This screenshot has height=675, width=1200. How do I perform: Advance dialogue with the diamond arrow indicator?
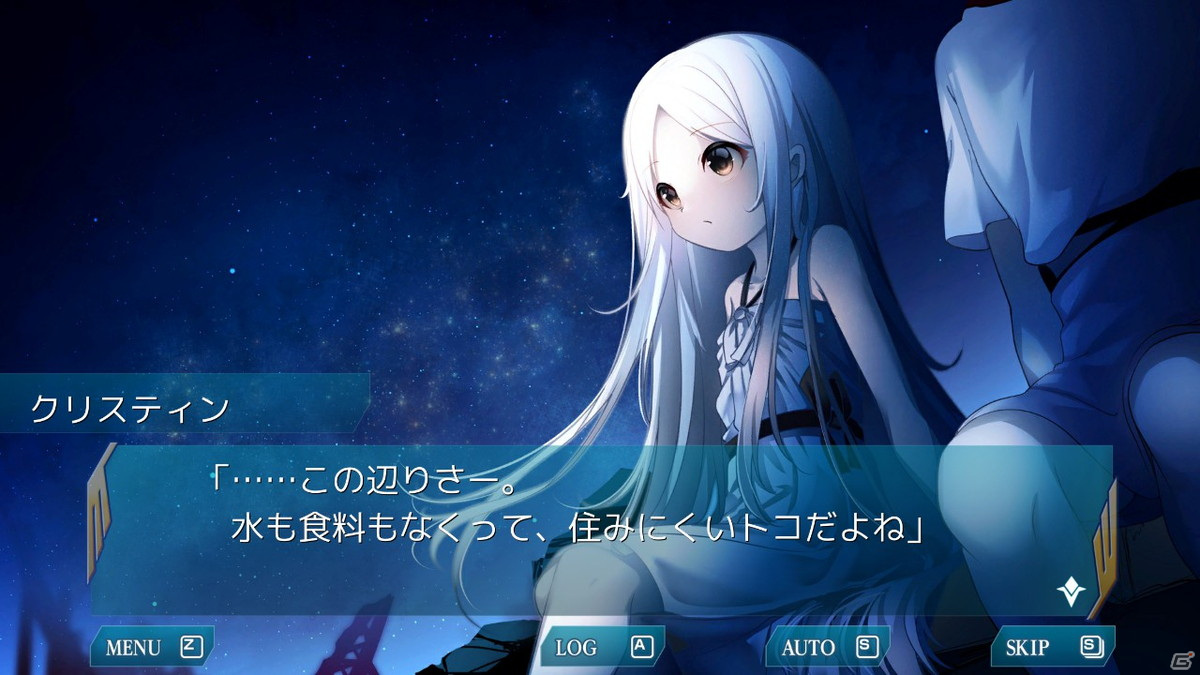(1071, 592)
